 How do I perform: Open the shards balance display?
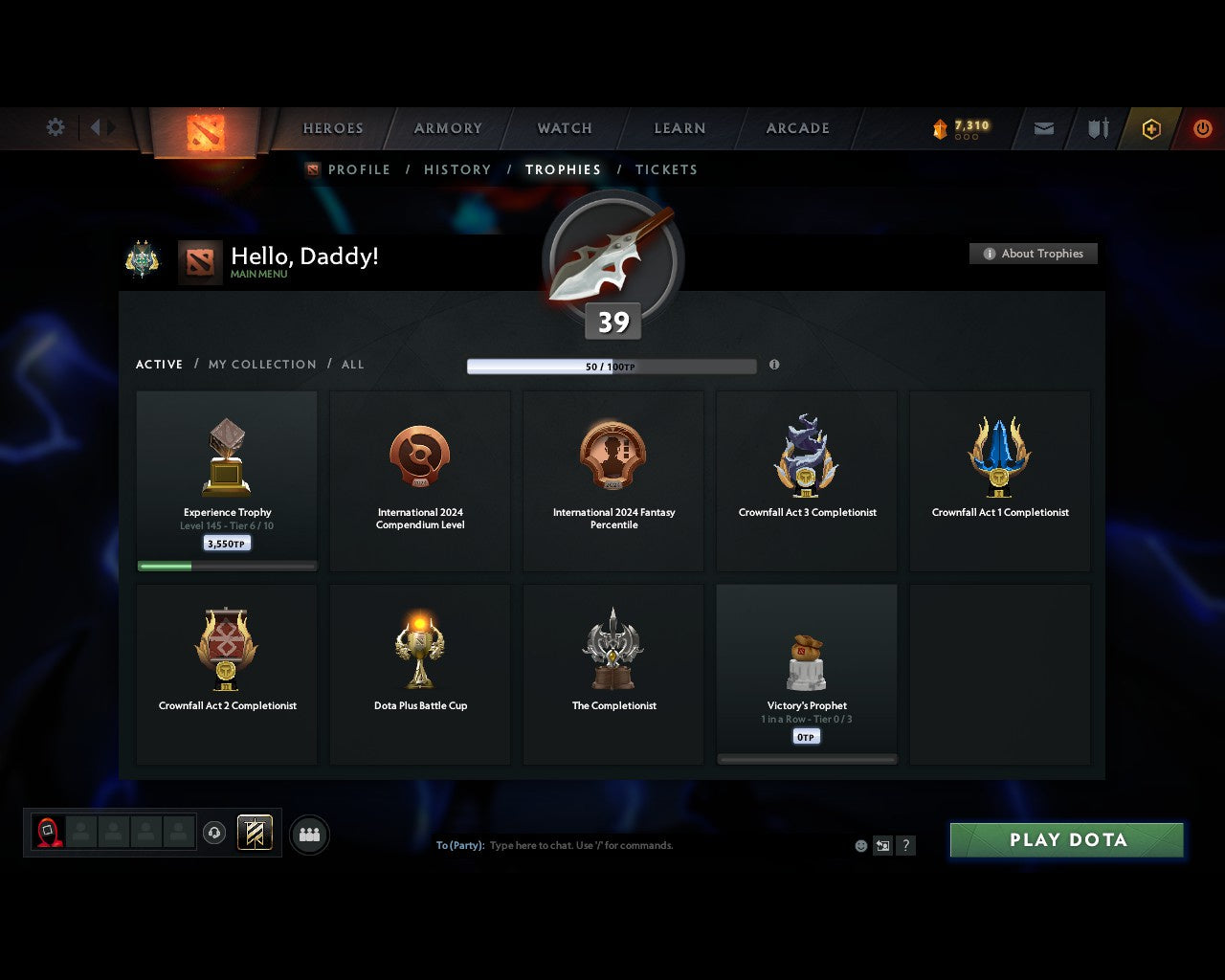pyautogui.click(x=962, y=124)
